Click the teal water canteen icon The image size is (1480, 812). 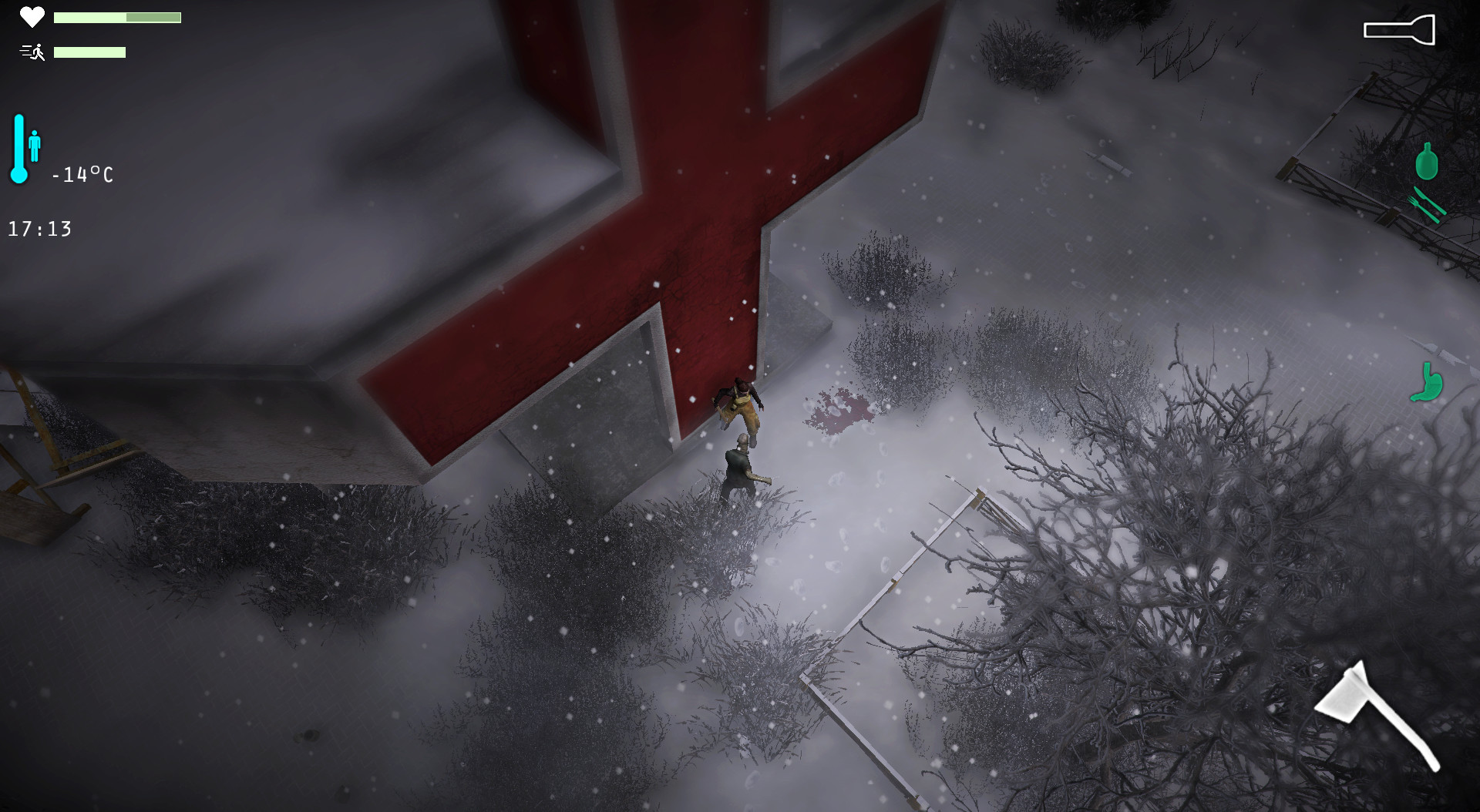[x=1428, y=162]
